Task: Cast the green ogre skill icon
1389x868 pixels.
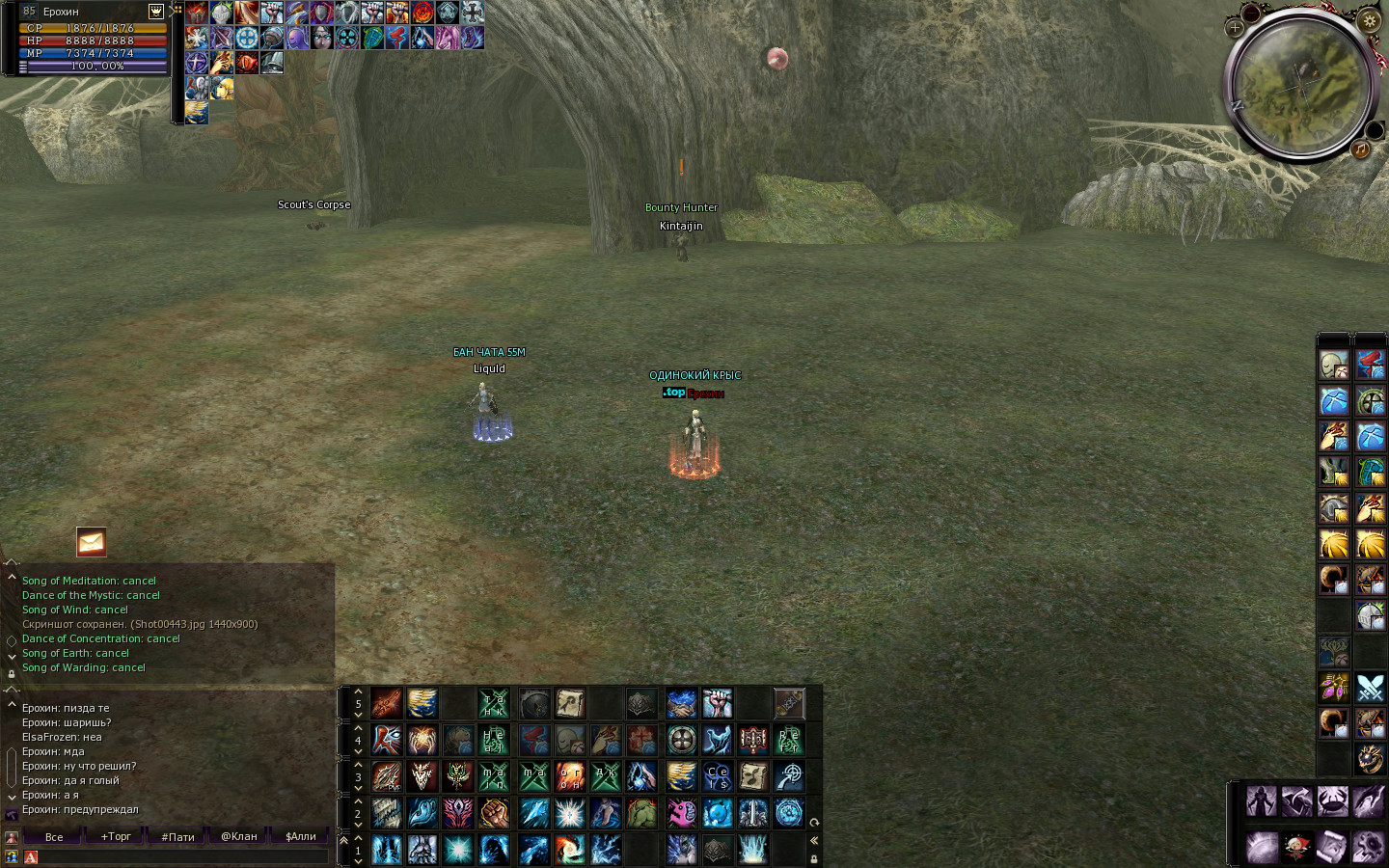Action: [x=642, y=813]
